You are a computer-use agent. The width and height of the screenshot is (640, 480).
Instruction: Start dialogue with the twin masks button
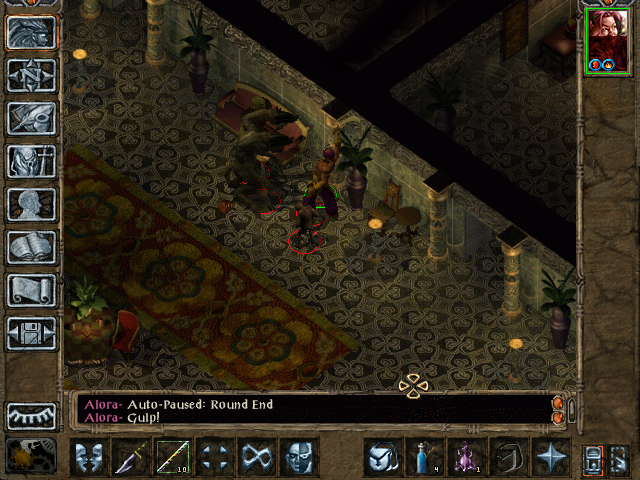(90, 458)
